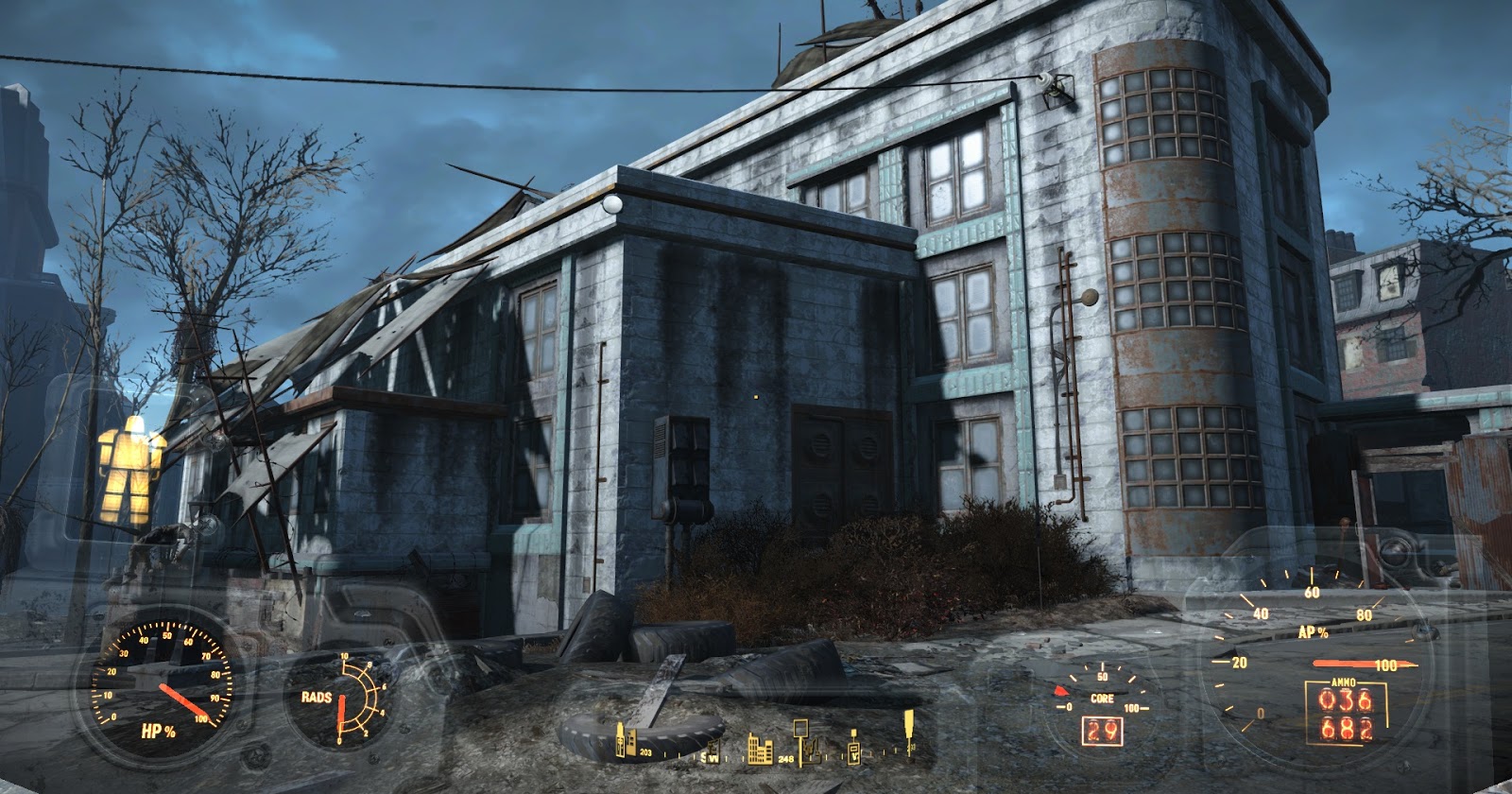This screenshot has height=794, width=1512.
Task: Click the security camera on the building corner
Action: click(1060, 88)
